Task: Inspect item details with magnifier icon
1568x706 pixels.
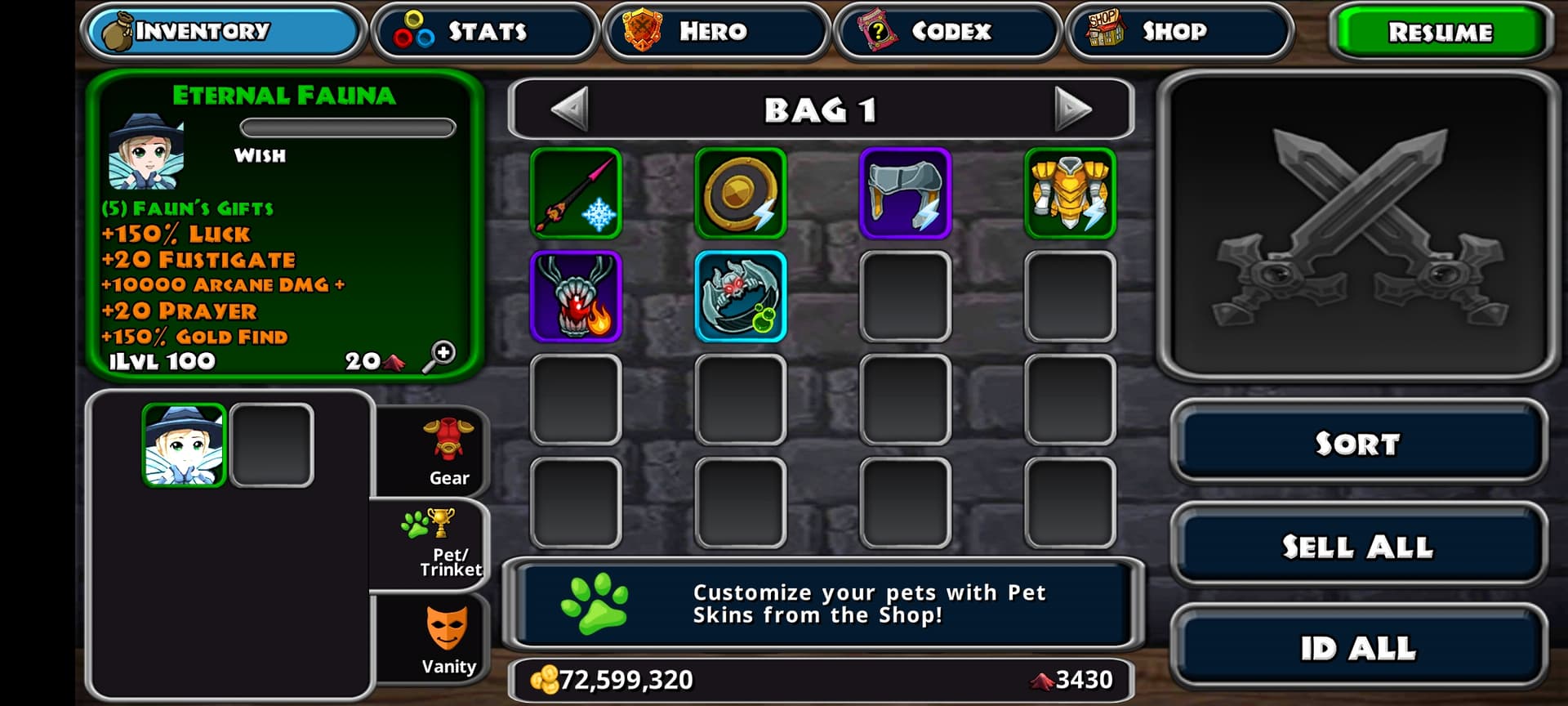Action: [439, 357]
